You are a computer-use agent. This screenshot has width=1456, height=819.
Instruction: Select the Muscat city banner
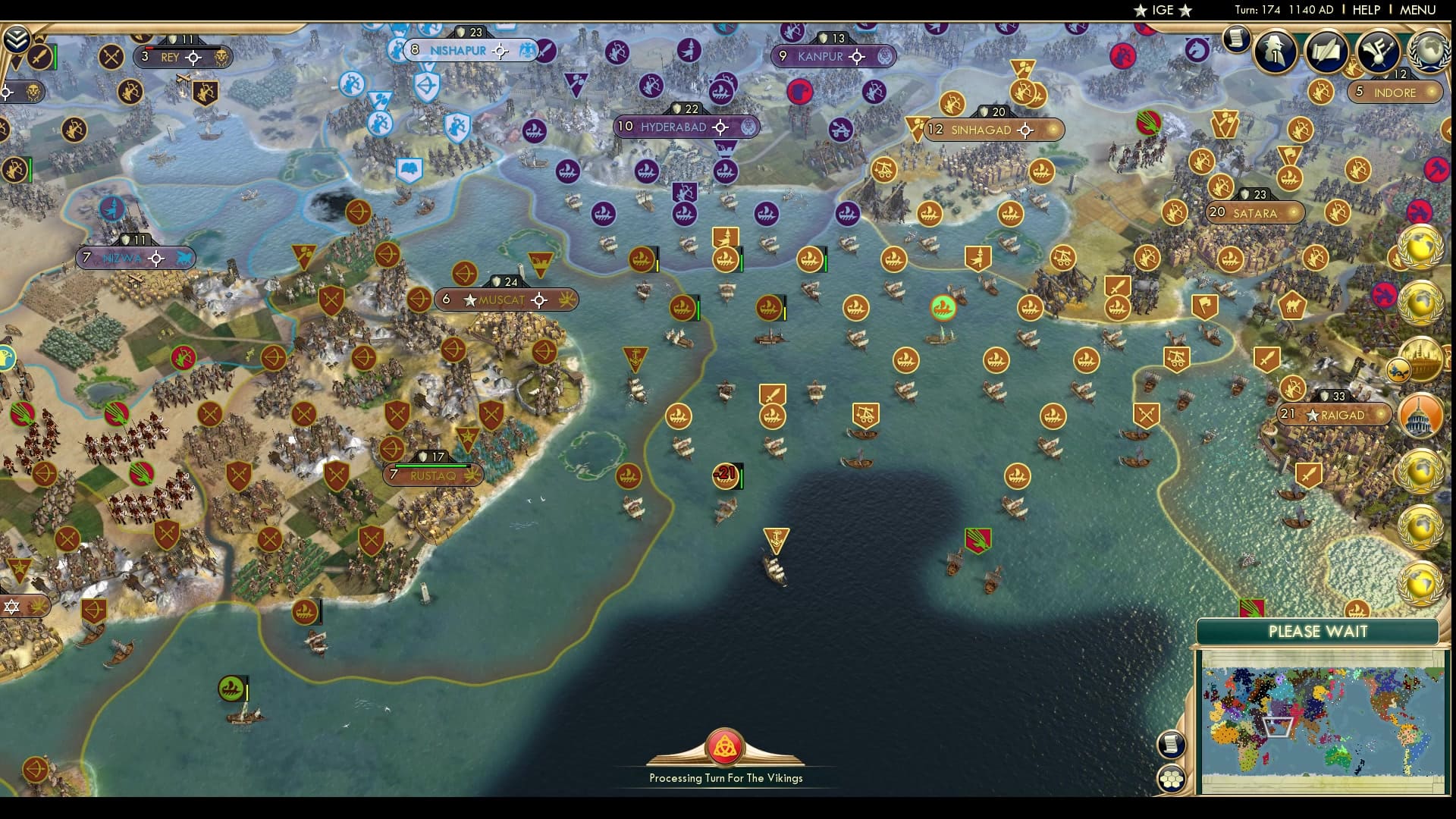(504, 300)
